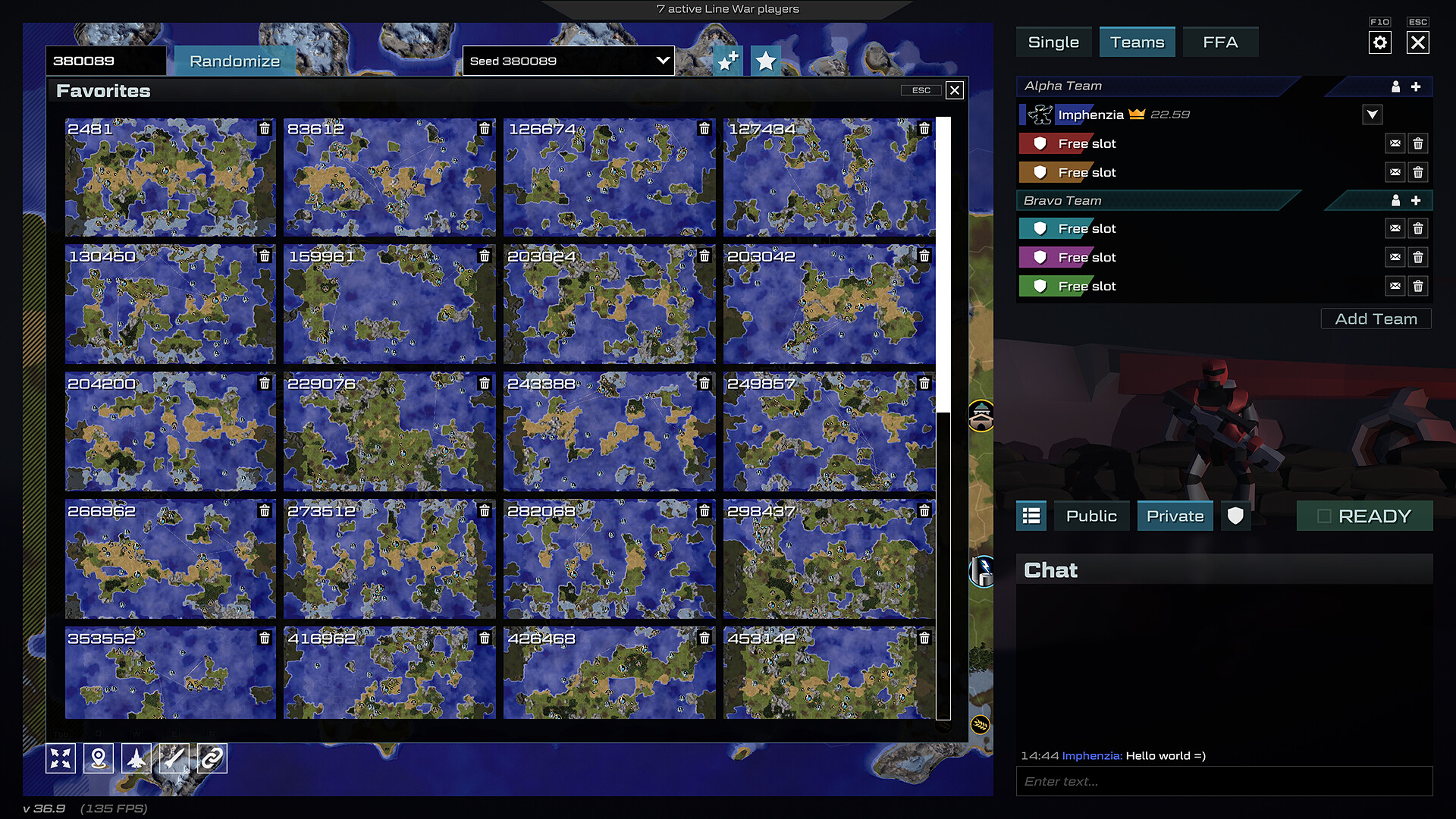This screenshot has height=819, width=1456.
Task: Select the location pin marker tool
Action: 99,758
